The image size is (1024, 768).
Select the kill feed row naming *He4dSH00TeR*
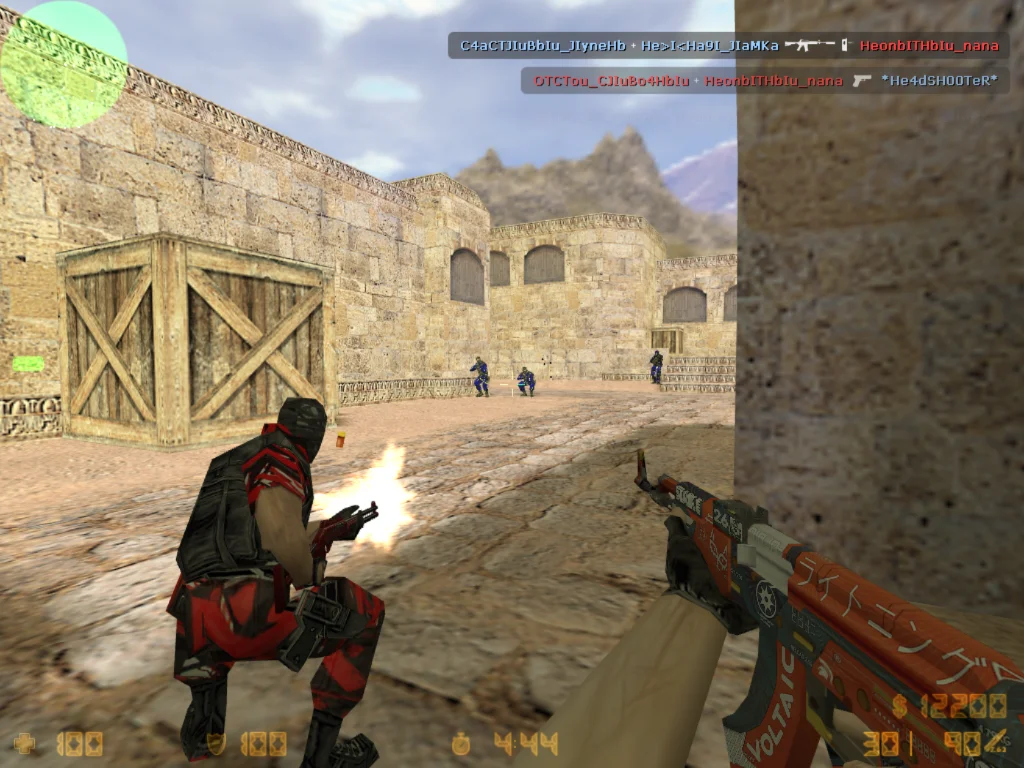click(765, 80)
